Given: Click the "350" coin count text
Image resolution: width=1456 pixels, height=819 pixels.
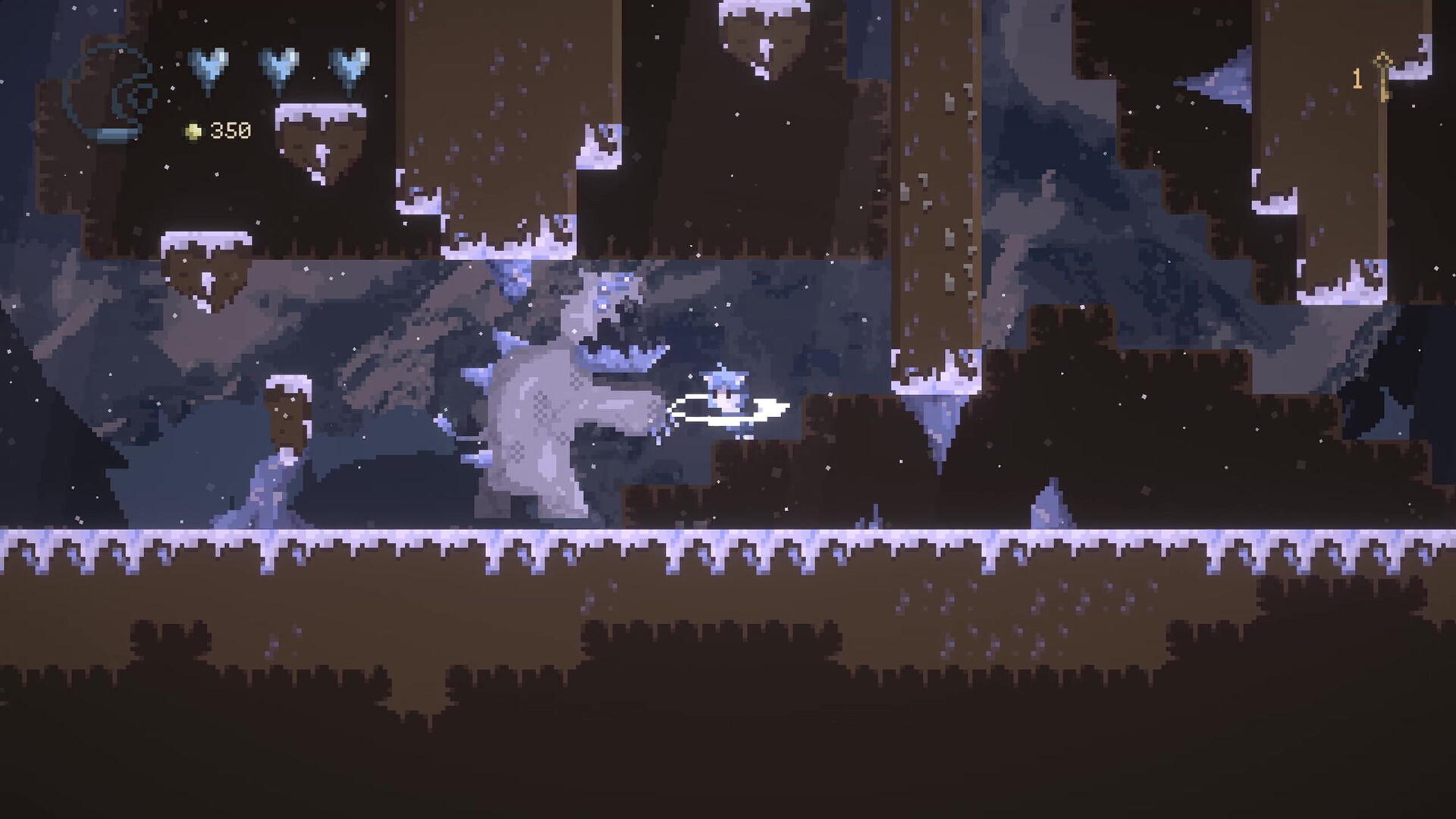Looking at the screenshot, I should point(230,129).
